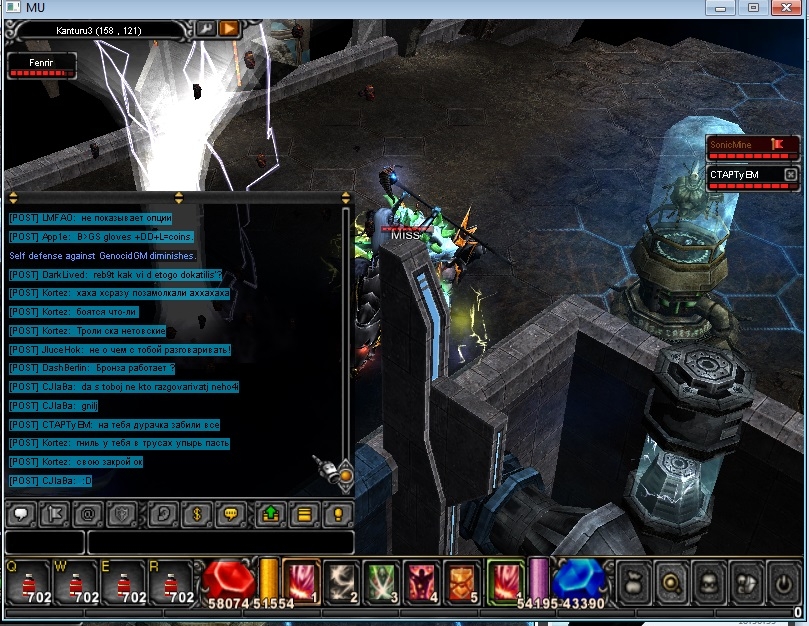This screenshot has width=809, height=626.
Task: Click the orange play arrow button
Action: coord(229,28)
